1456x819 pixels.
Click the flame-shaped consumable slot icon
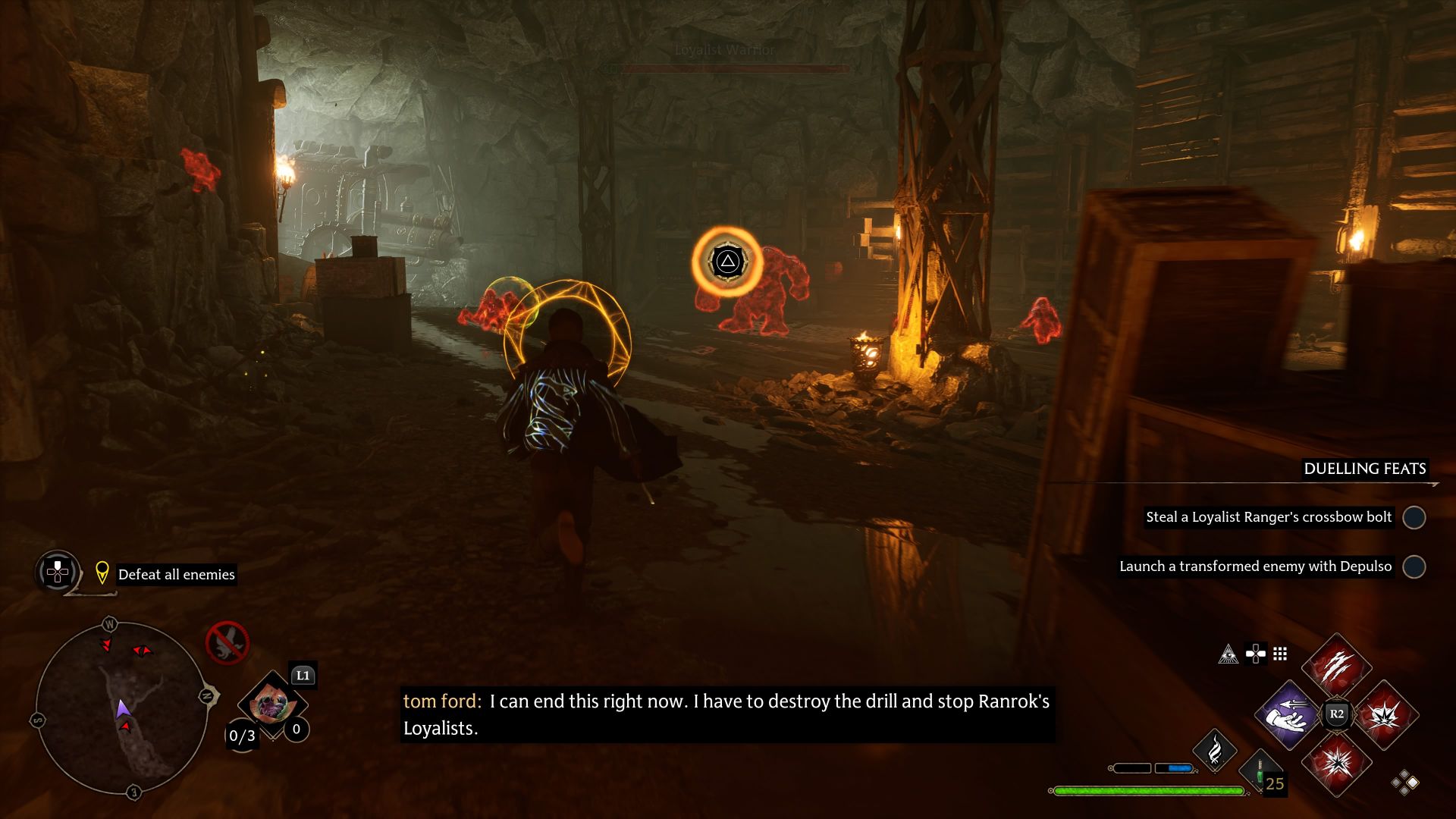pyautogui.click(x=1215, y=752)
